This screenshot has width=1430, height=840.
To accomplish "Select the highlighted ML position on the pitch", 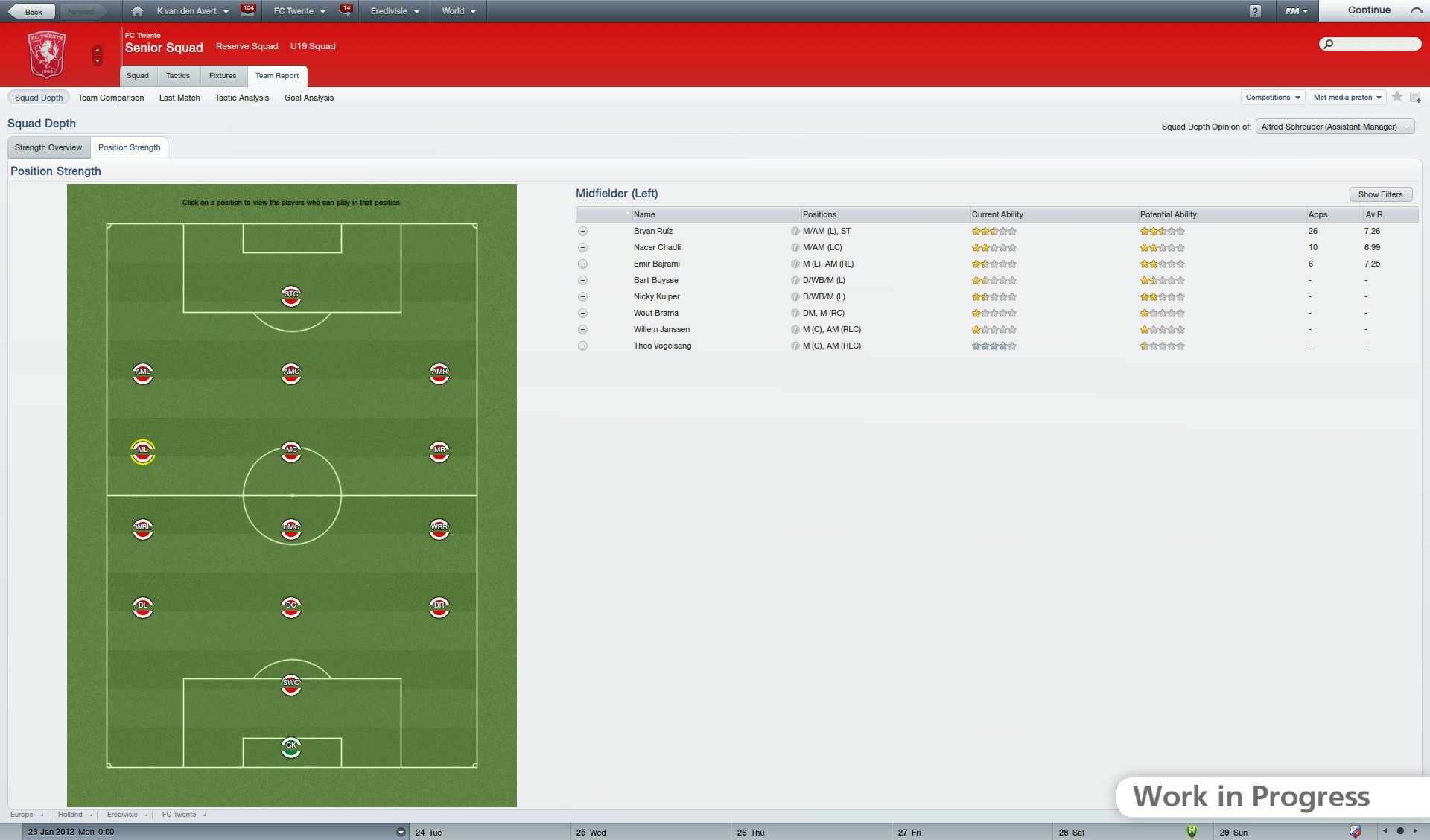I will click(143, 451).
